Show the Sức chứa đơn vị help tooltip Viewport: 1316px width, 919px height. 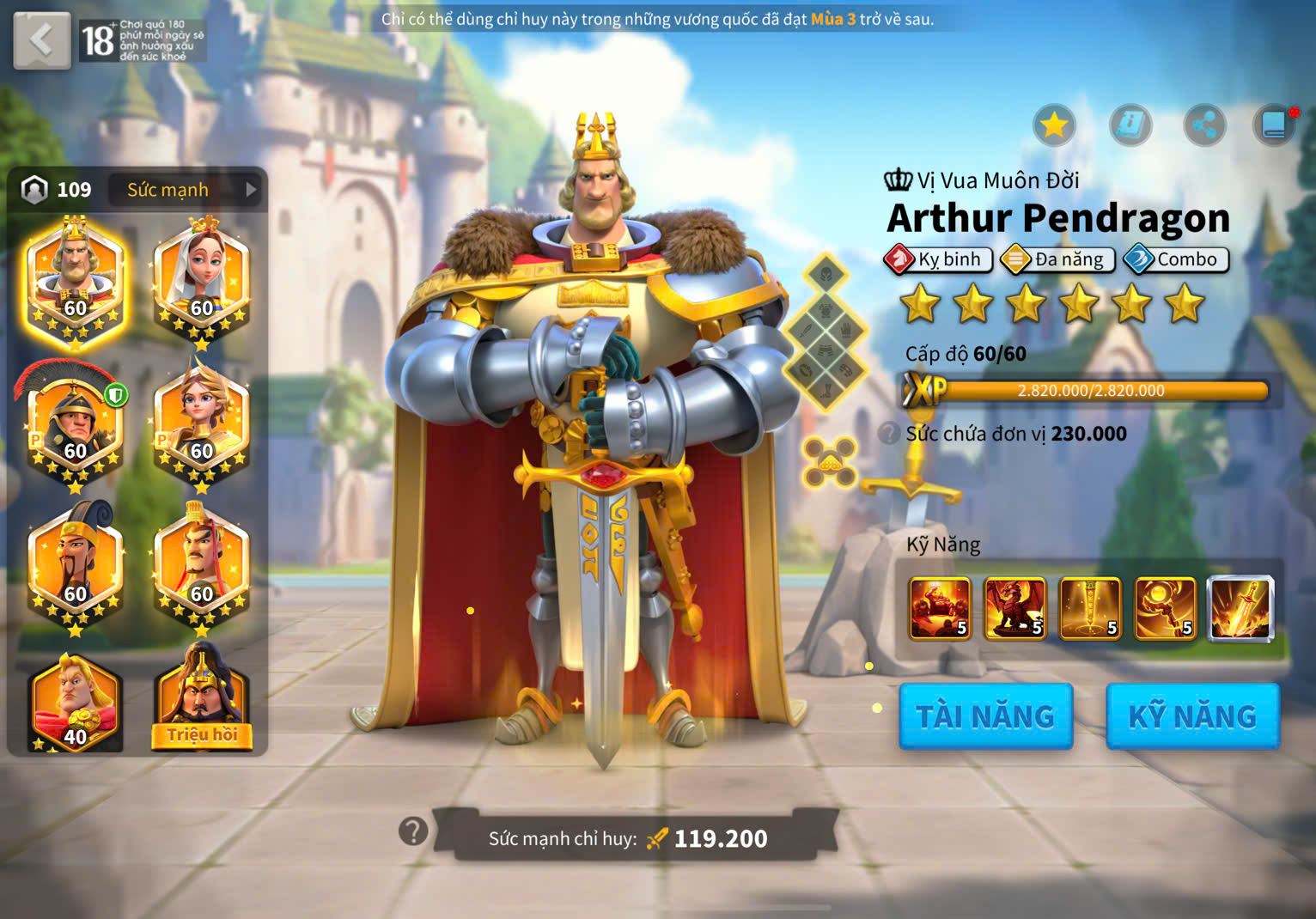pyautogui.click(x=890, y=433)
